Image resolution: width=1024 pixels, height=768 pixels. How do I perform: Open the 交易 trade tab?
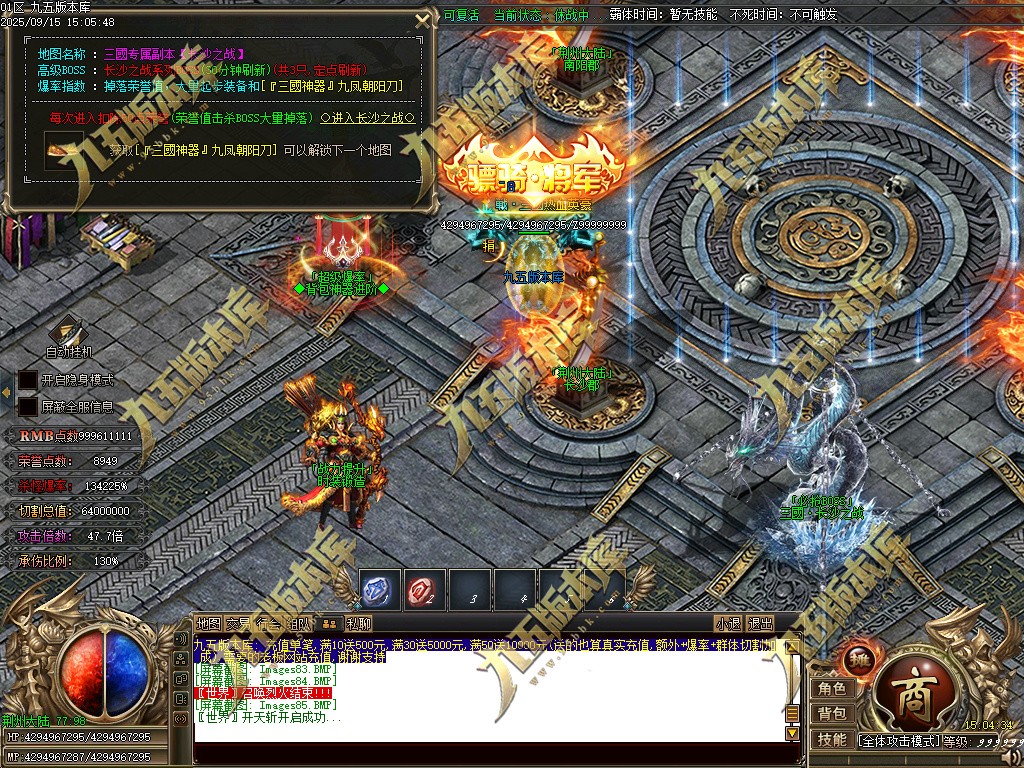(x=238, y=623)
